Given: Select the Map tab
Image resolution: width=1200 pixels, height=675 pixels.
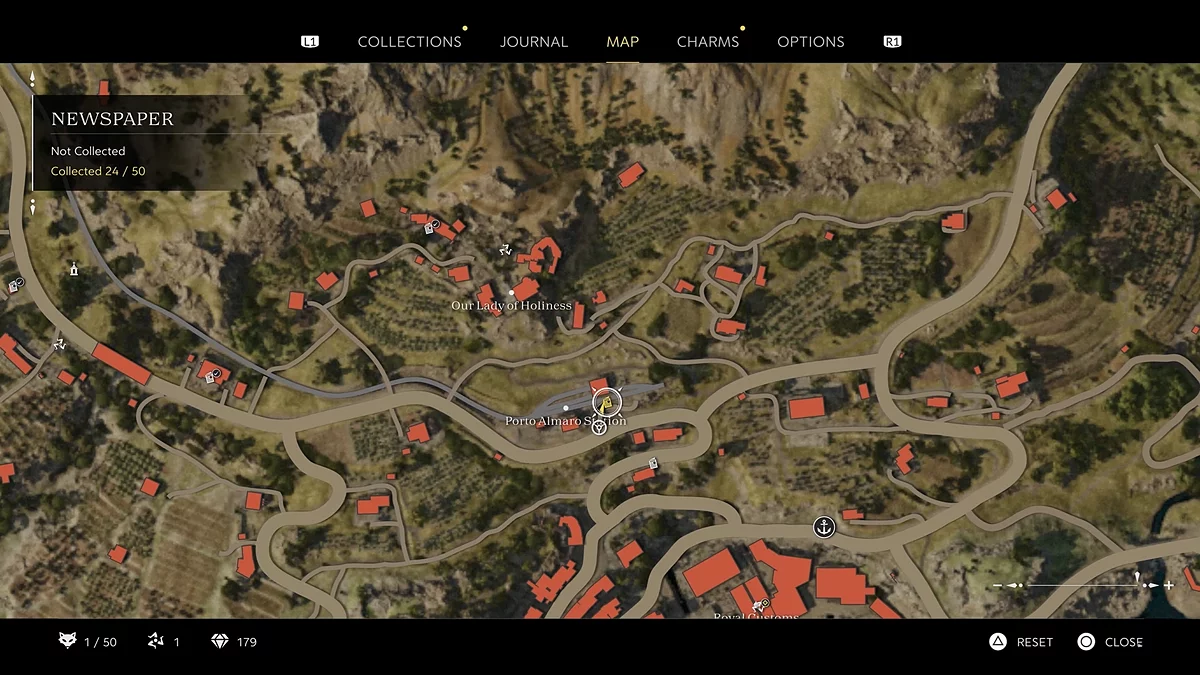Looking at the screenshot, I should 622,42.
